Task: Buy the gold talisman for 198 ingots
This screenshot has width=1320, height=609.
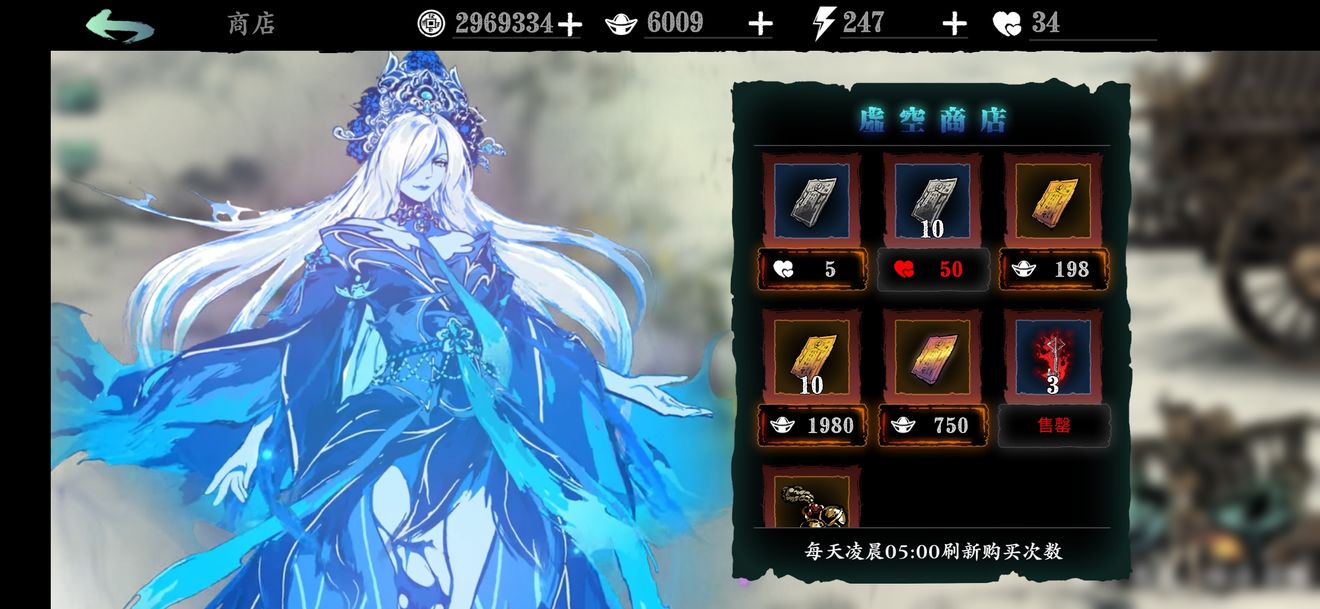Action: [x=1054, y=269]
